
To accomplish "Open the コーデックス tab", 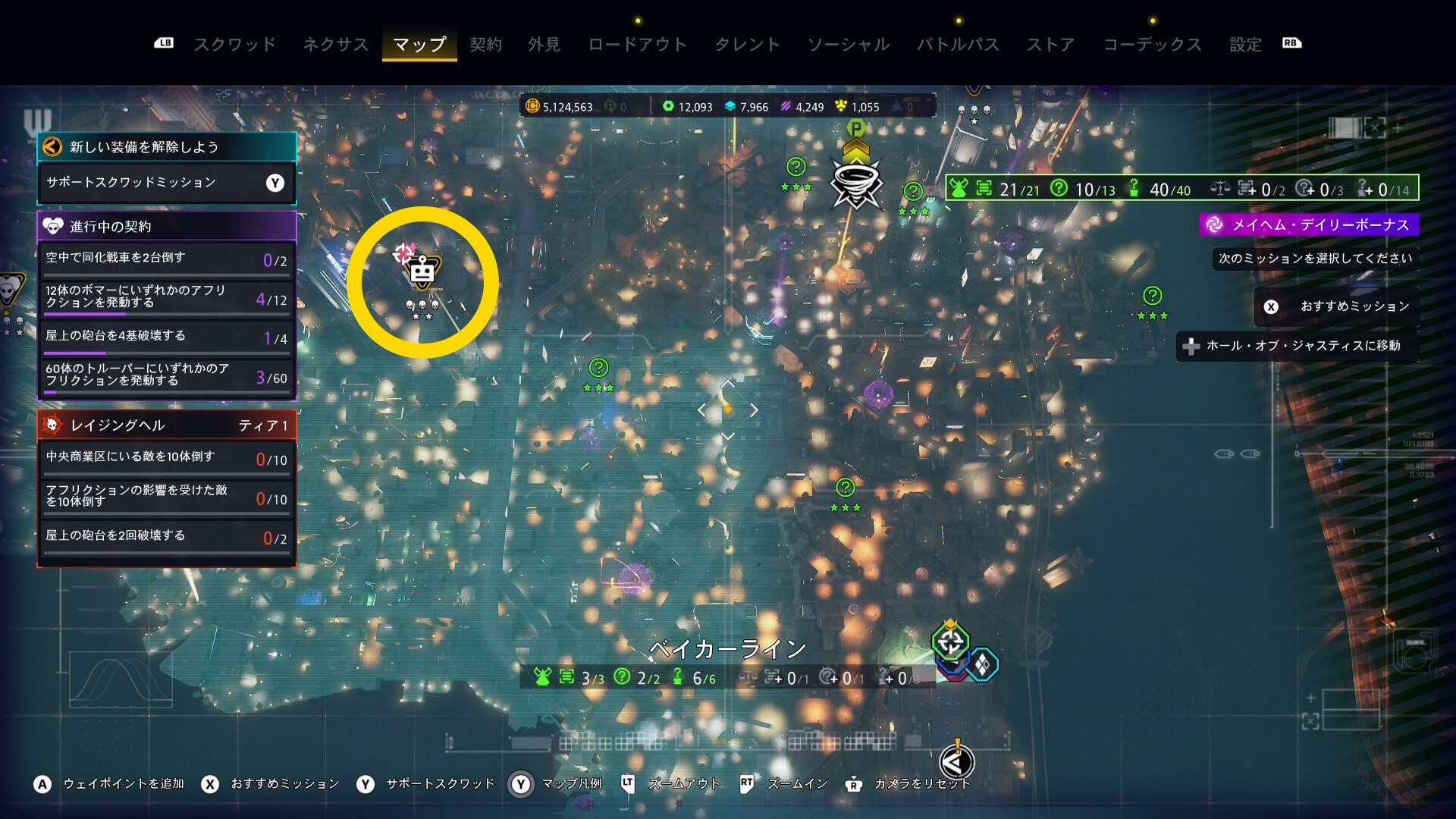I will point(1152,44).
